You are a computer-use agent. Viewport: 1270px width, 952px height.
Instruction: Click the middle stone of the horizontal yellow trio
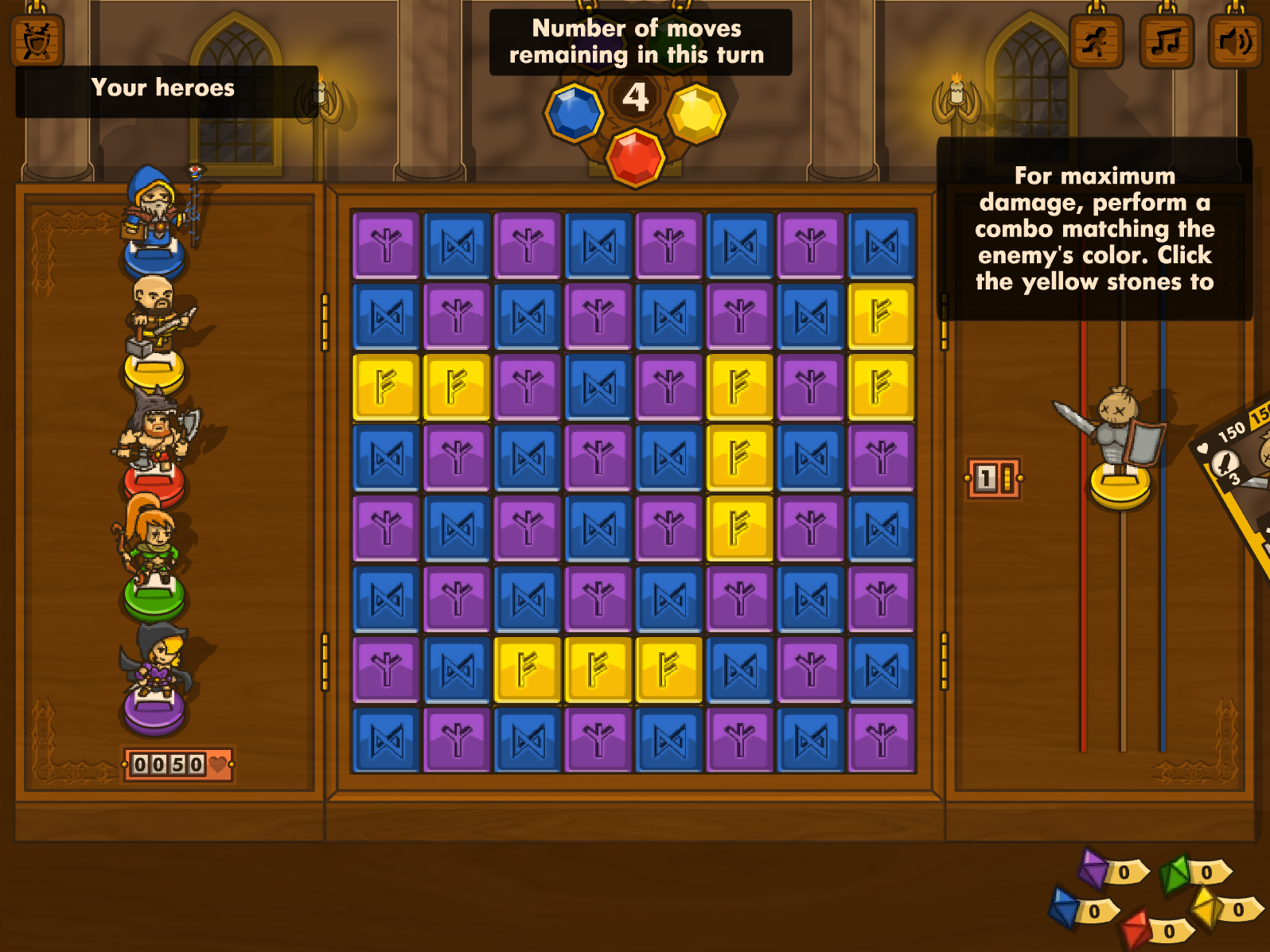pyautogui.click(x=598, y=670)
